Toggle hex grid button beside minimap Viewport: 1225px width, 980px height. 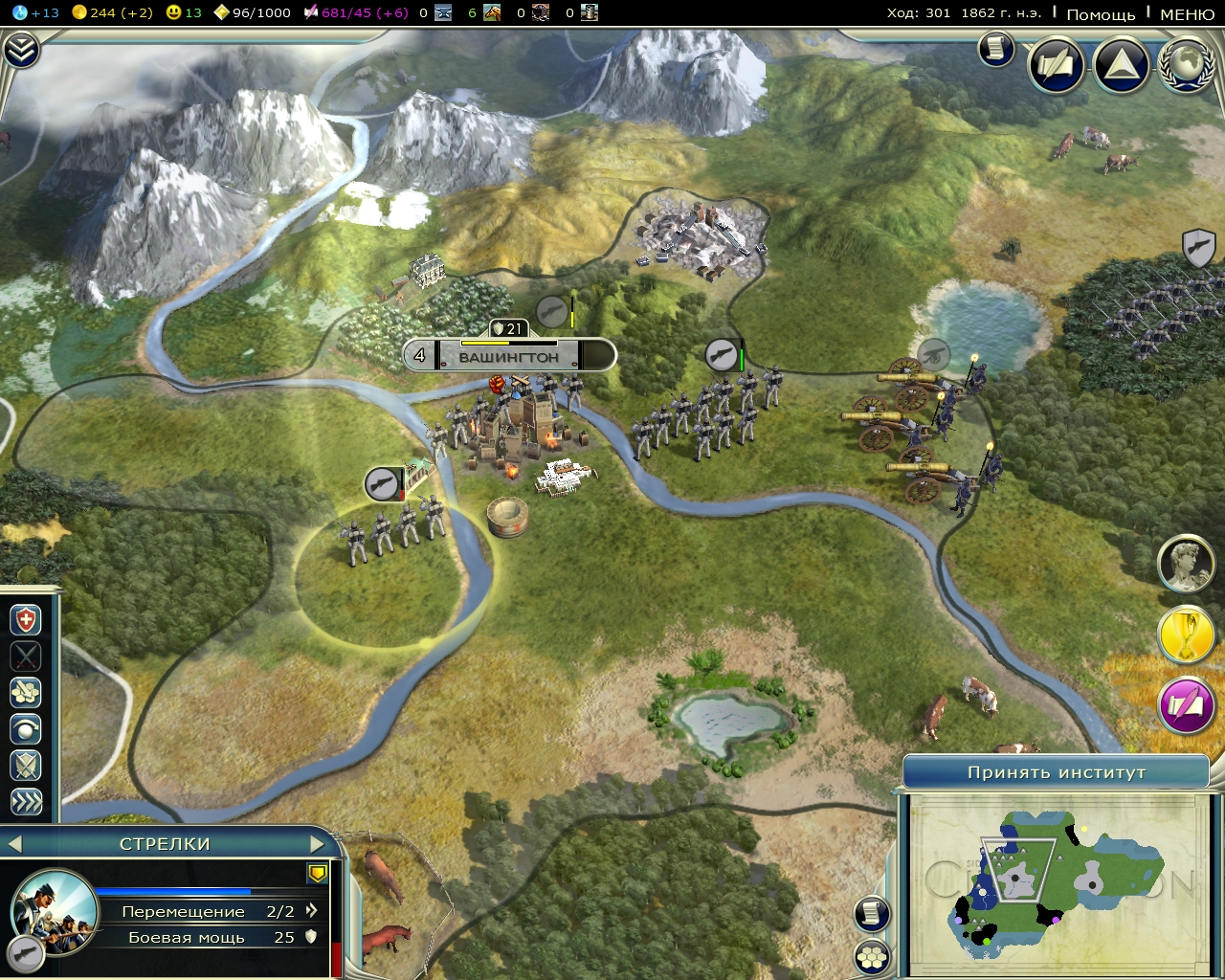pos(872,956)
